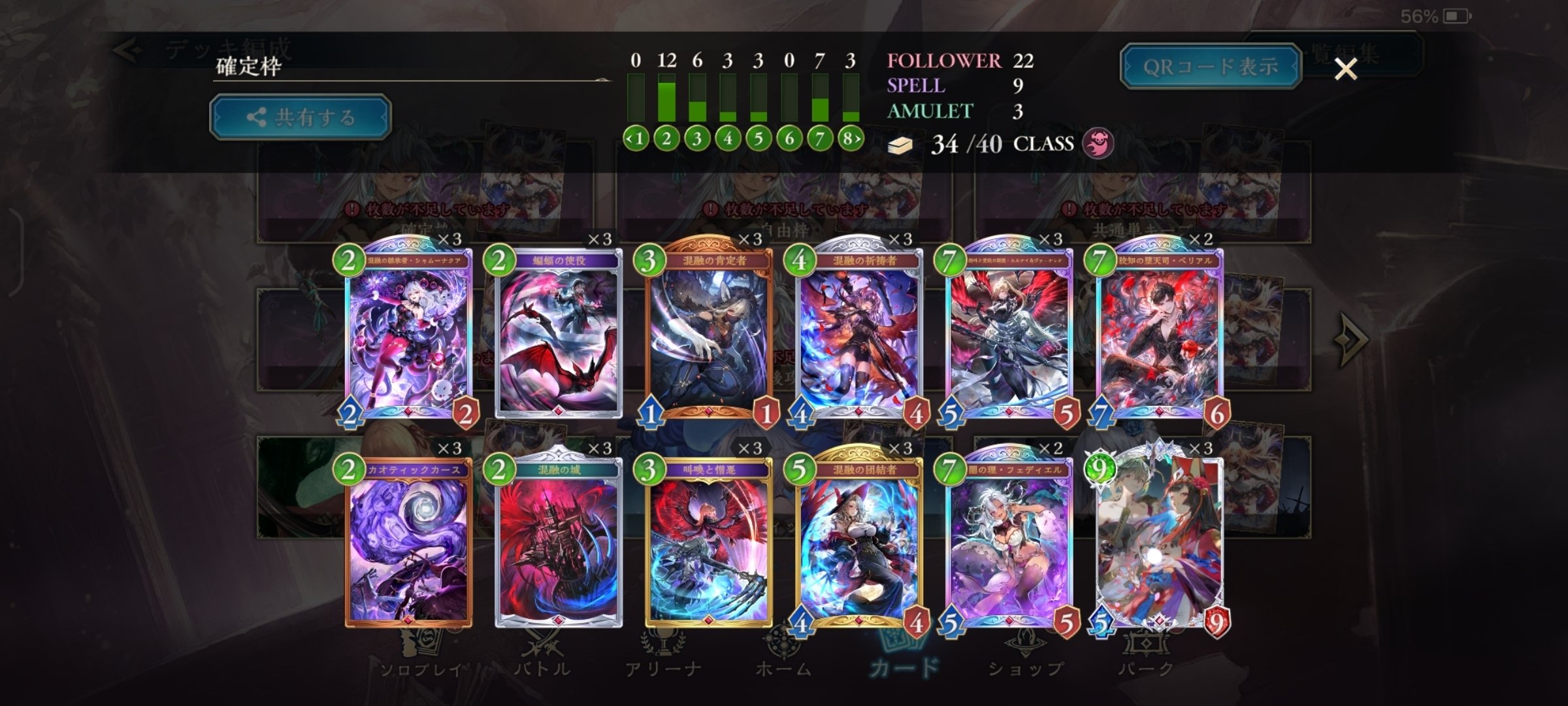Screen dimensions: 1568x706
Task: Toggle the cost 2 filter circle
Action: click(668, 138)
